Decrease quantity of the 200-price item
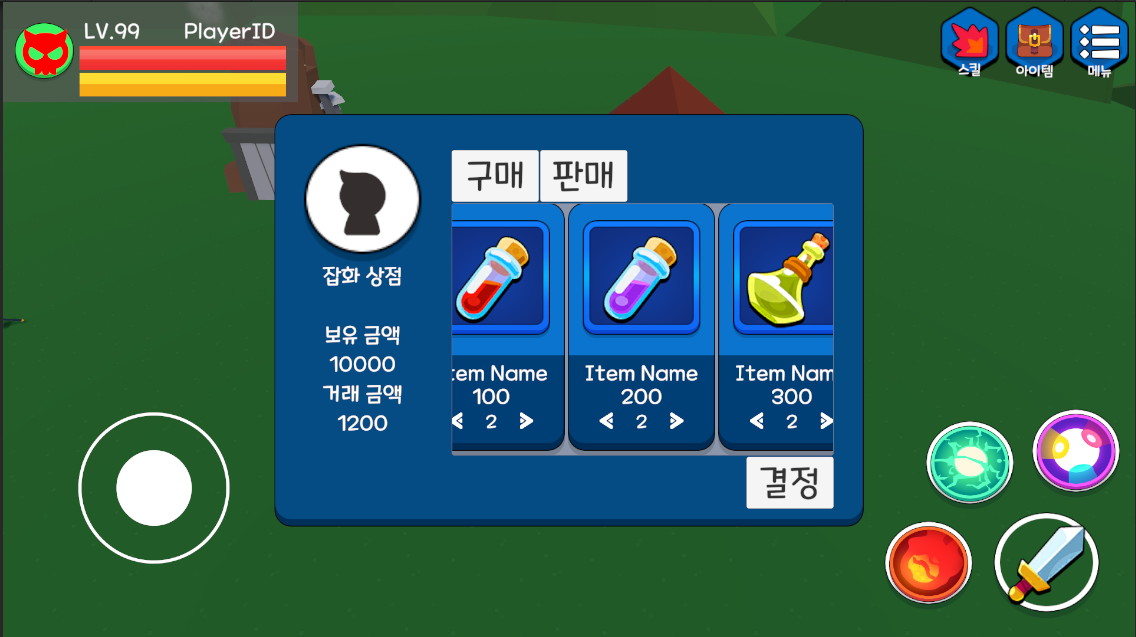Image resolution: width=1136 pixels, height=637 pixels. coord(606,422)
